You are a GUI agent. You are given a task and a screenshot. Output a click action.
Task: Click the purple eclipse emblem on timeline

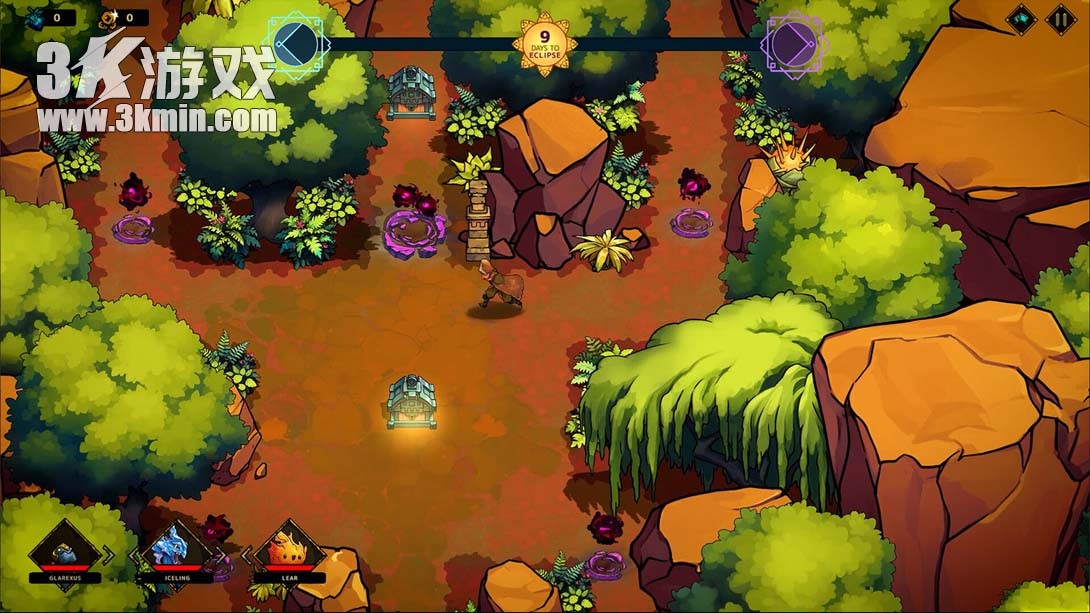(791, 43)
